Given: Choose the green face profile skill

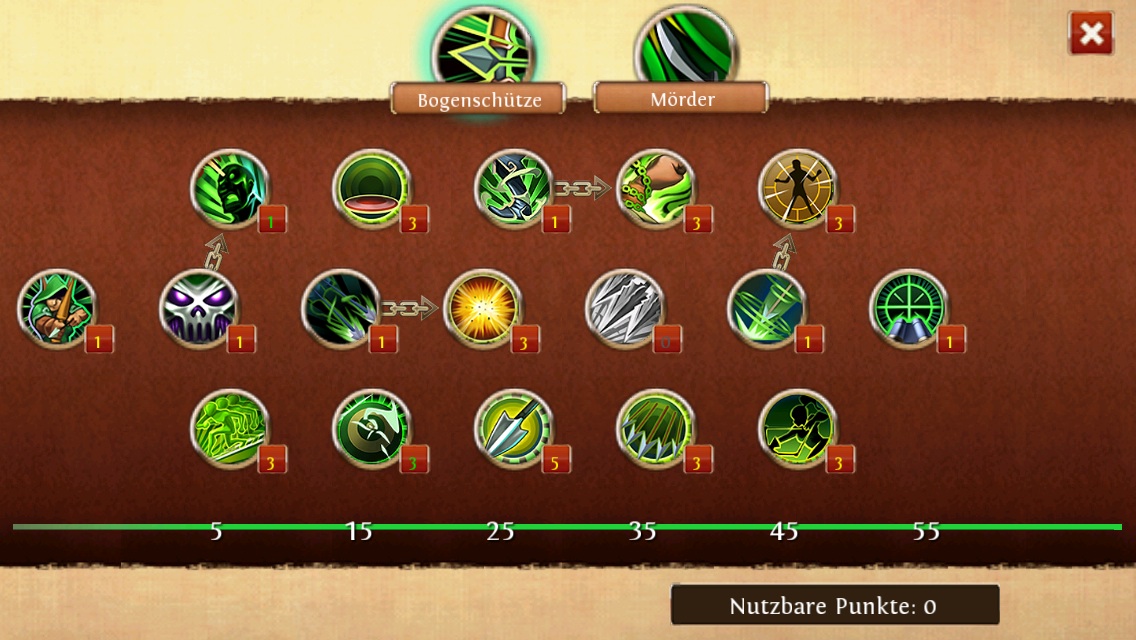Looking at the screenshot, I should click(x=230, y=189).
